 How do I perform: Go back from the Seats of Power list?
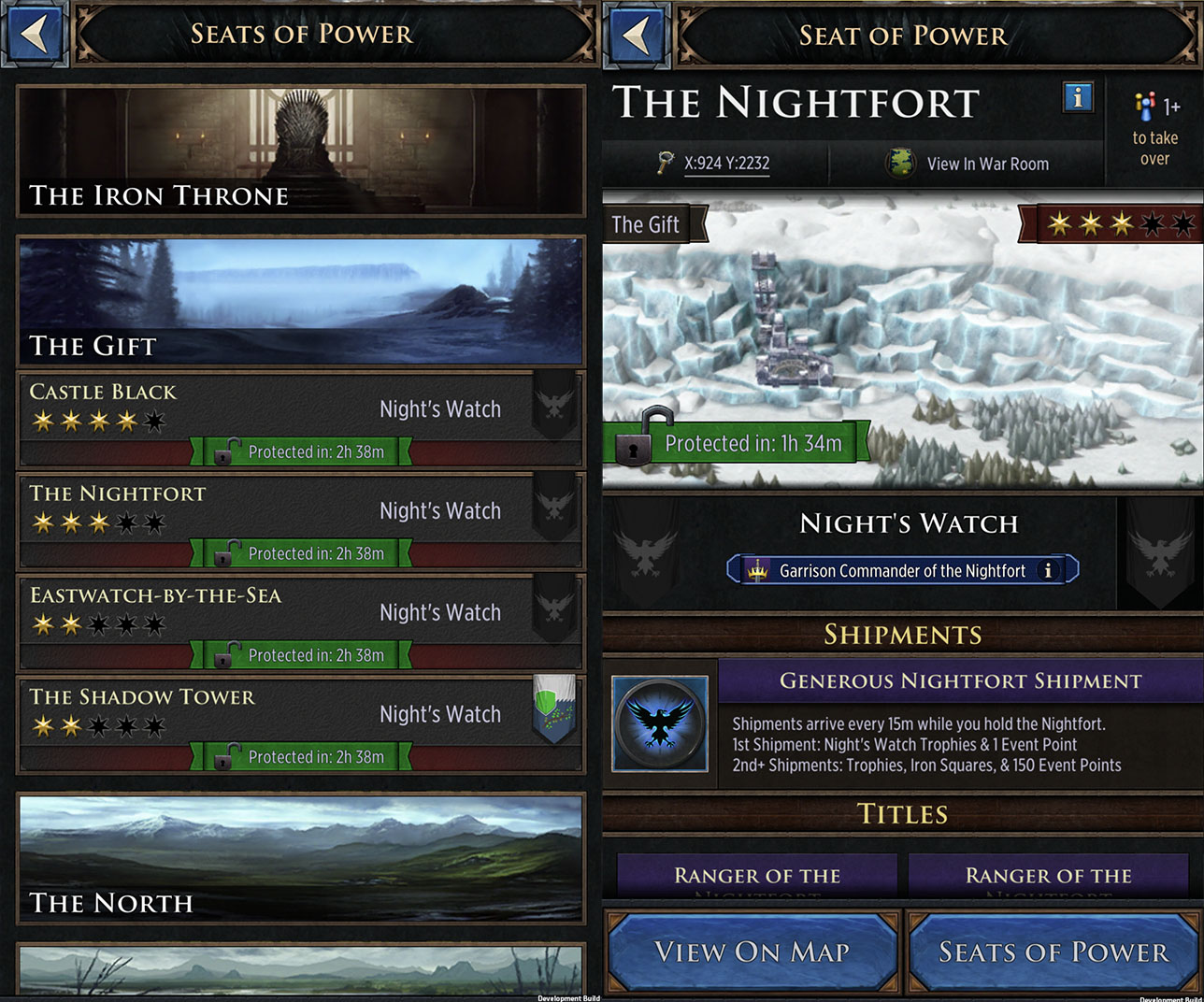click(x=35, y=35)
